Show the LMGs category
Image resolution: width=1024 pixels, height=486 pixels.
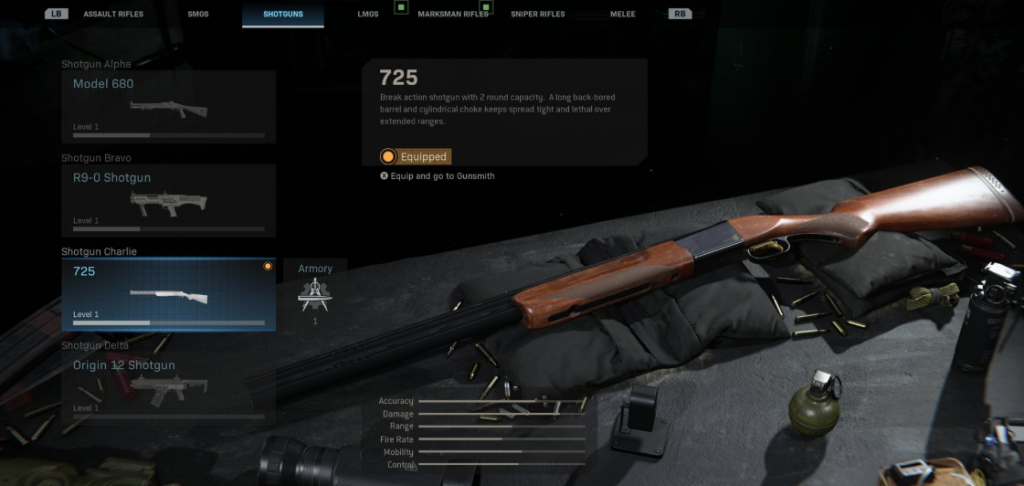[368, 15]
